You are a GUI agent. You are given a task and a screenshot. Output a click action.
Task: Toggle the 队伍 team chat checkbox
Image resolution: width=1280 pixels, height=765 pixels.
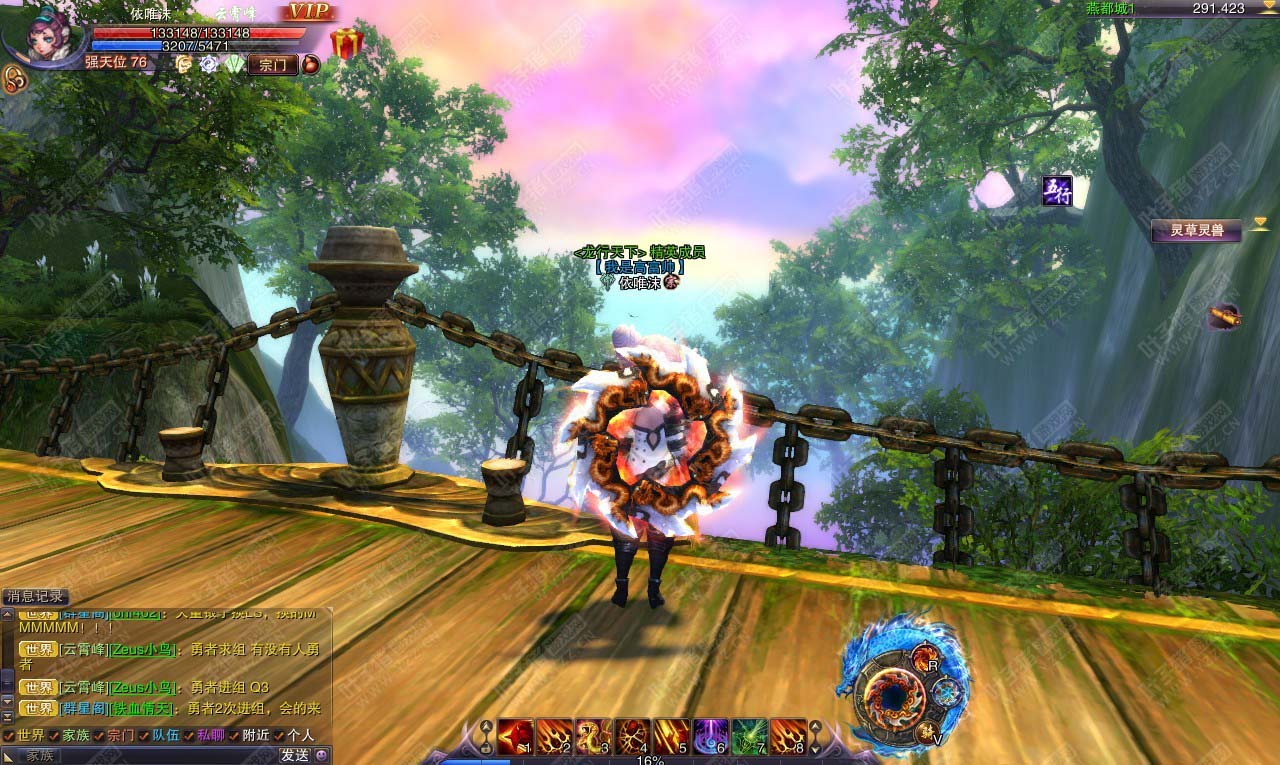[143, 735]
